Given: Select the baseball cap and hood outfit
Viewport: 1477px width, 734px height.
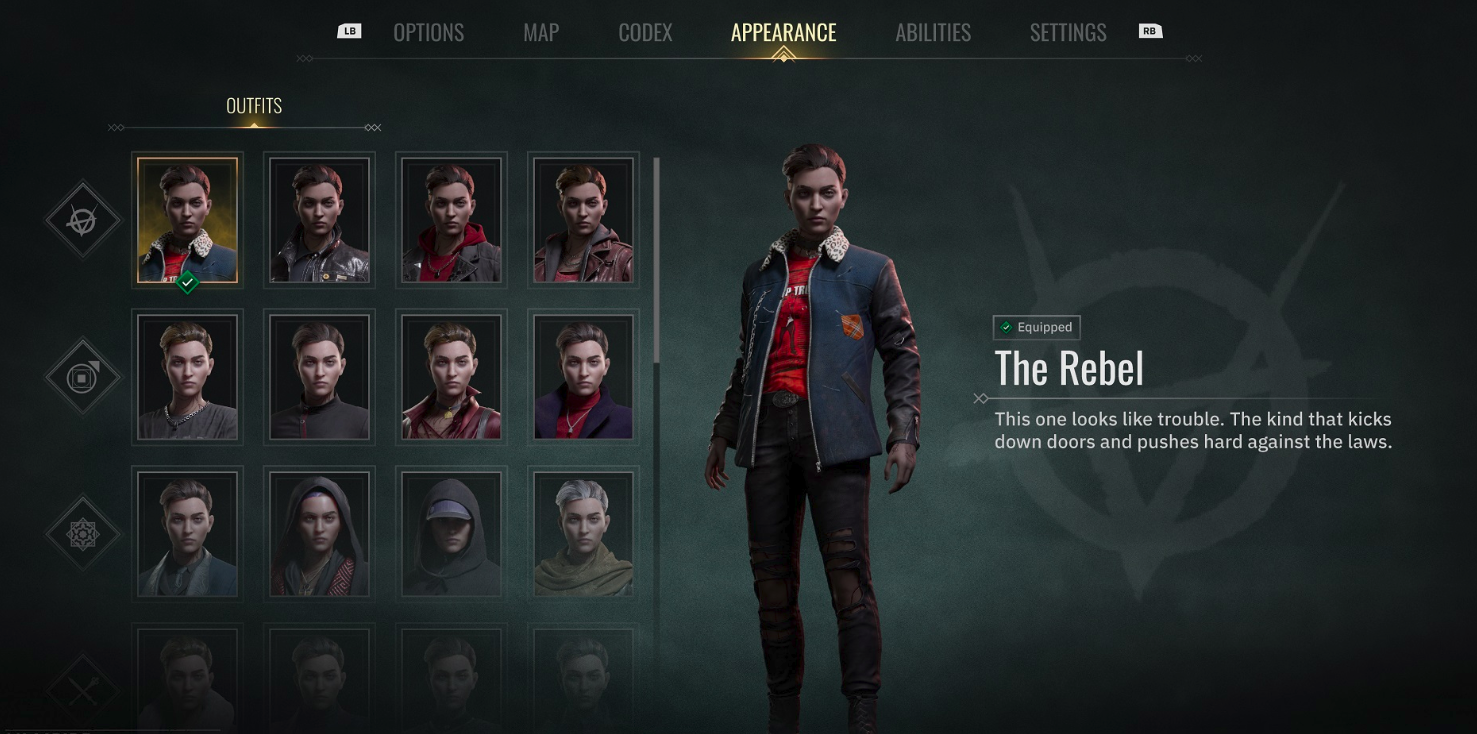Looking at the screenshot, I should (x=451, y=534).
